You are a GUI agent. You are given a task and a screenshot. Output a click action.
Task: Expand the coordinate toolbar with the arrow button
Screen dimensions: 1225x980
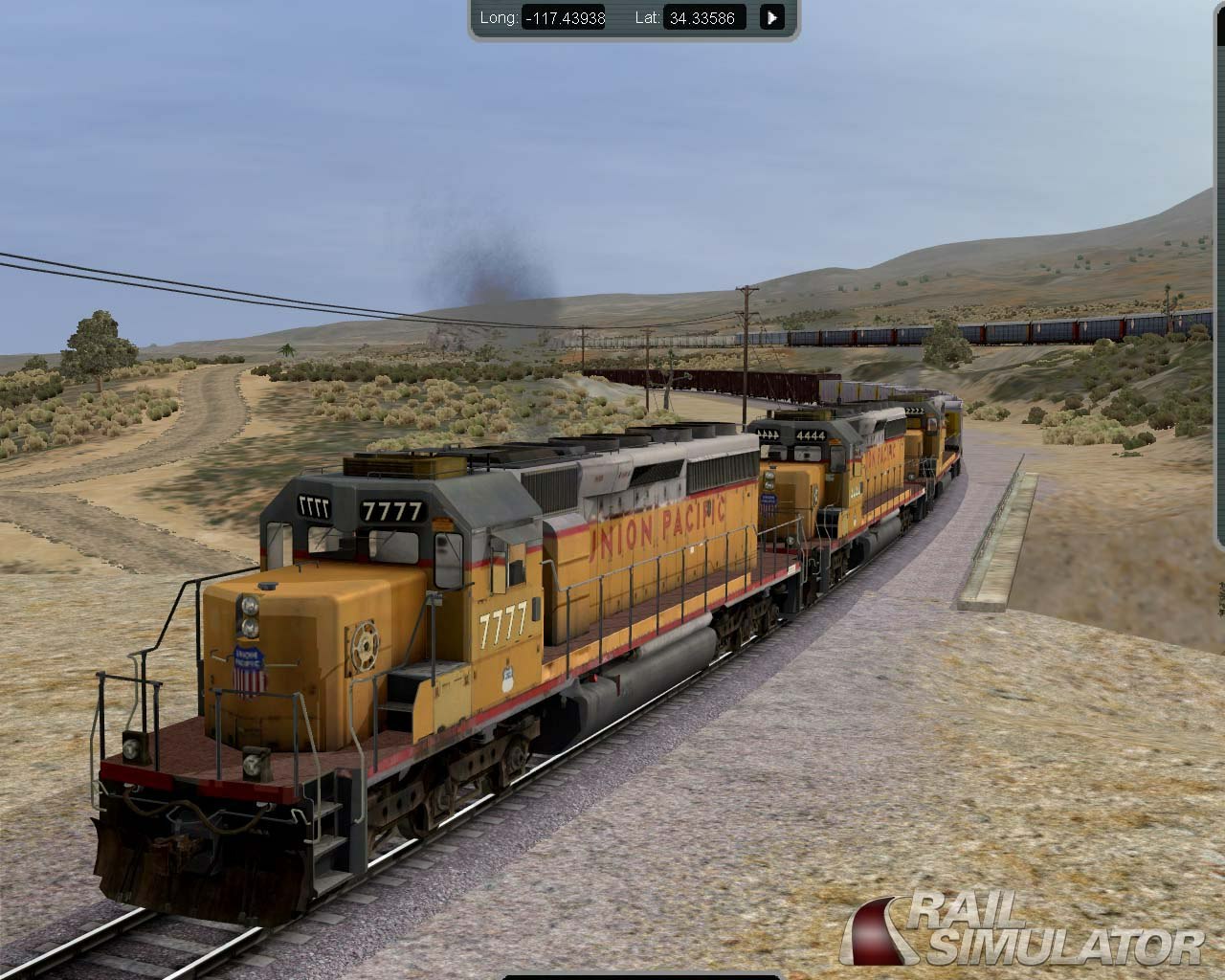tap(771, 17)
